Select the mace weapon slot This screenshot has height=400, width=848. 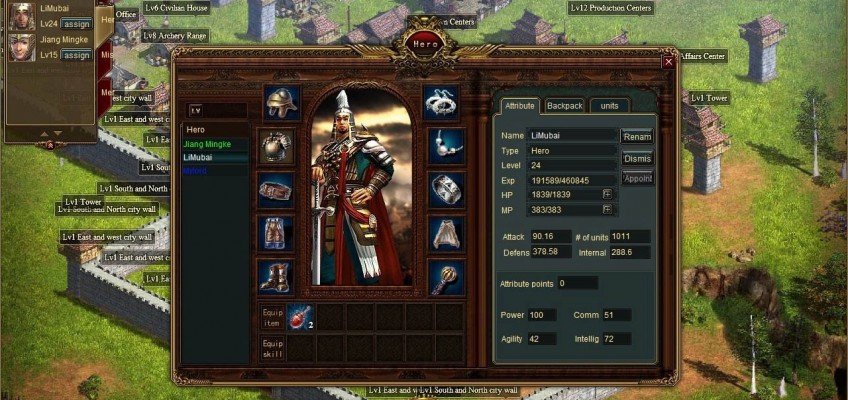tap(446, 277)
